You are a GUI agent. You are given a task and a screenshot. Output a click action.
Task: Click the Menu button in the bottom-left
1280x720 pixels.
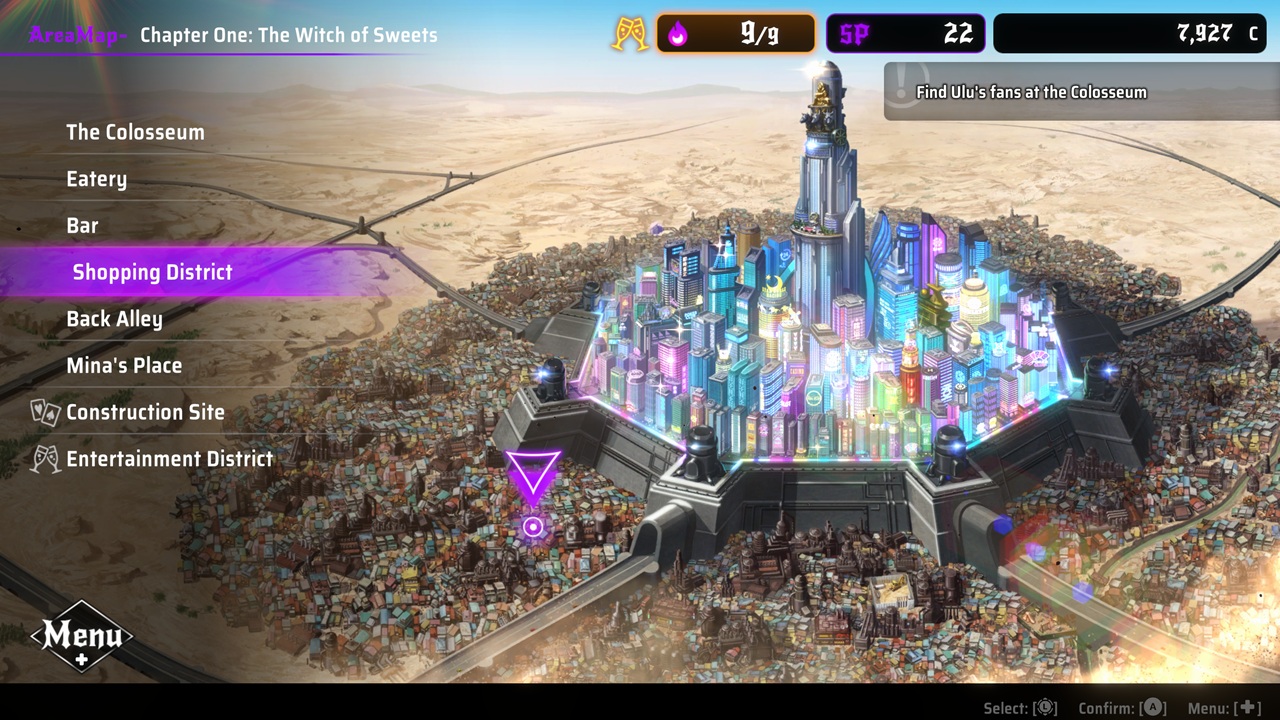(83, 636)
